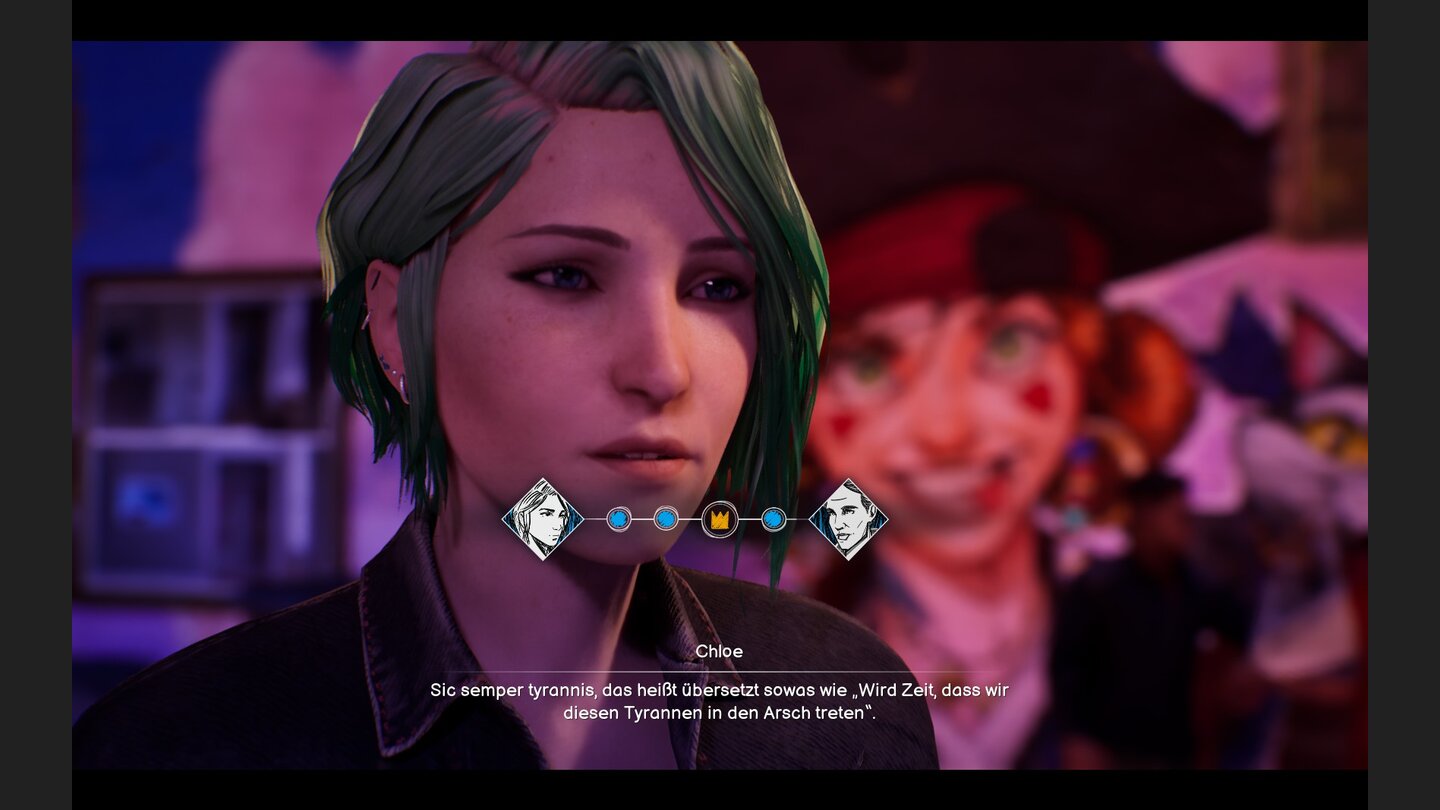Viewport: 1440px width, 810px height.
Task: Select the first blue dot left of the crown
Action: (666, 519)
